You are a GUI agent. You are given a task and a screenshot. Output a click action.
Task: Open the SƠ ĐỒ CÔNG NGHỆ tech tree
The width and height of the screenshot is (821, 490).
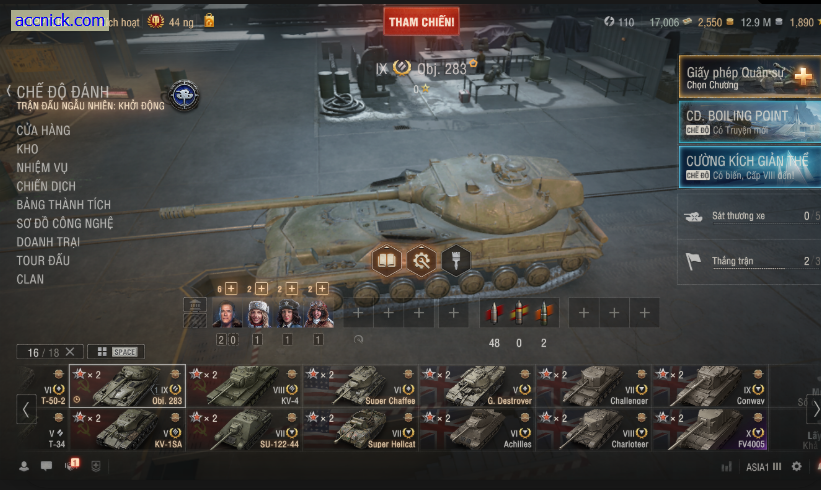click(x=65, y=223)
